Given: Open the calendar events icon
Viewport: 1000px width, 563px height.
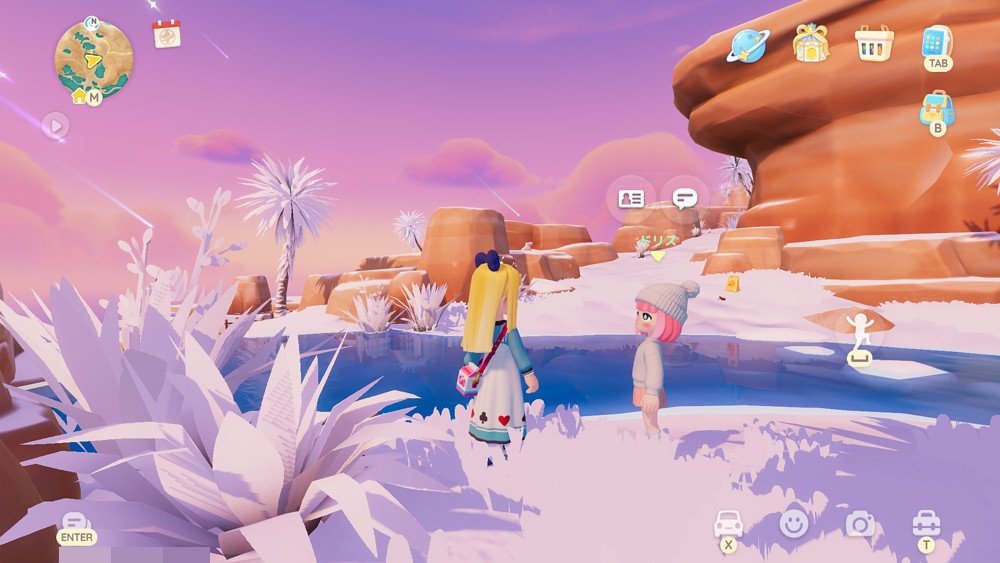Looking at the screenshot, I should click(x=166, y=34).
